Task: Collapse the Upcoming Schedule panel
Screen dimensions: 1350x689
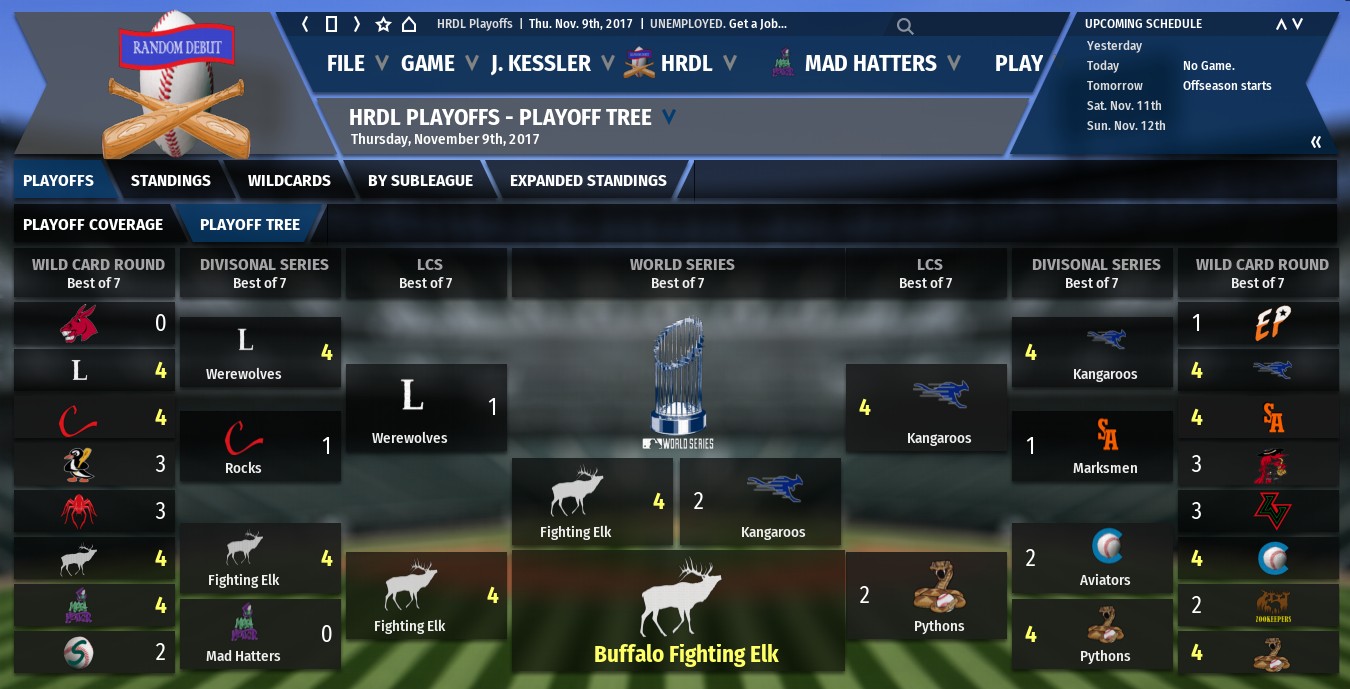Action: [x=1316, y=142]
